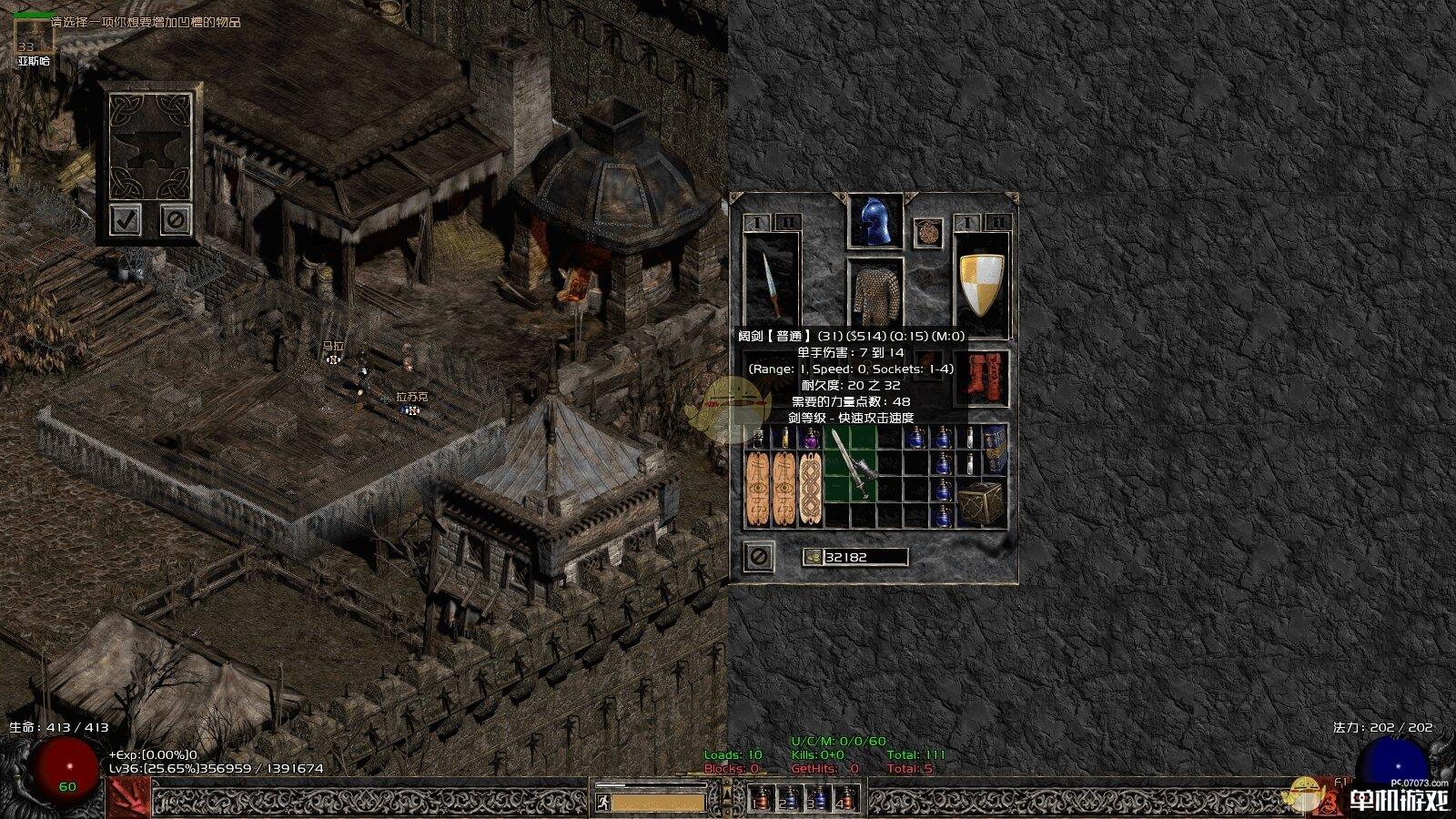Open the Horadric Cube in inventory
Image resolution: width=1456 pixels, height=819 pixels.
pos(983,502)
